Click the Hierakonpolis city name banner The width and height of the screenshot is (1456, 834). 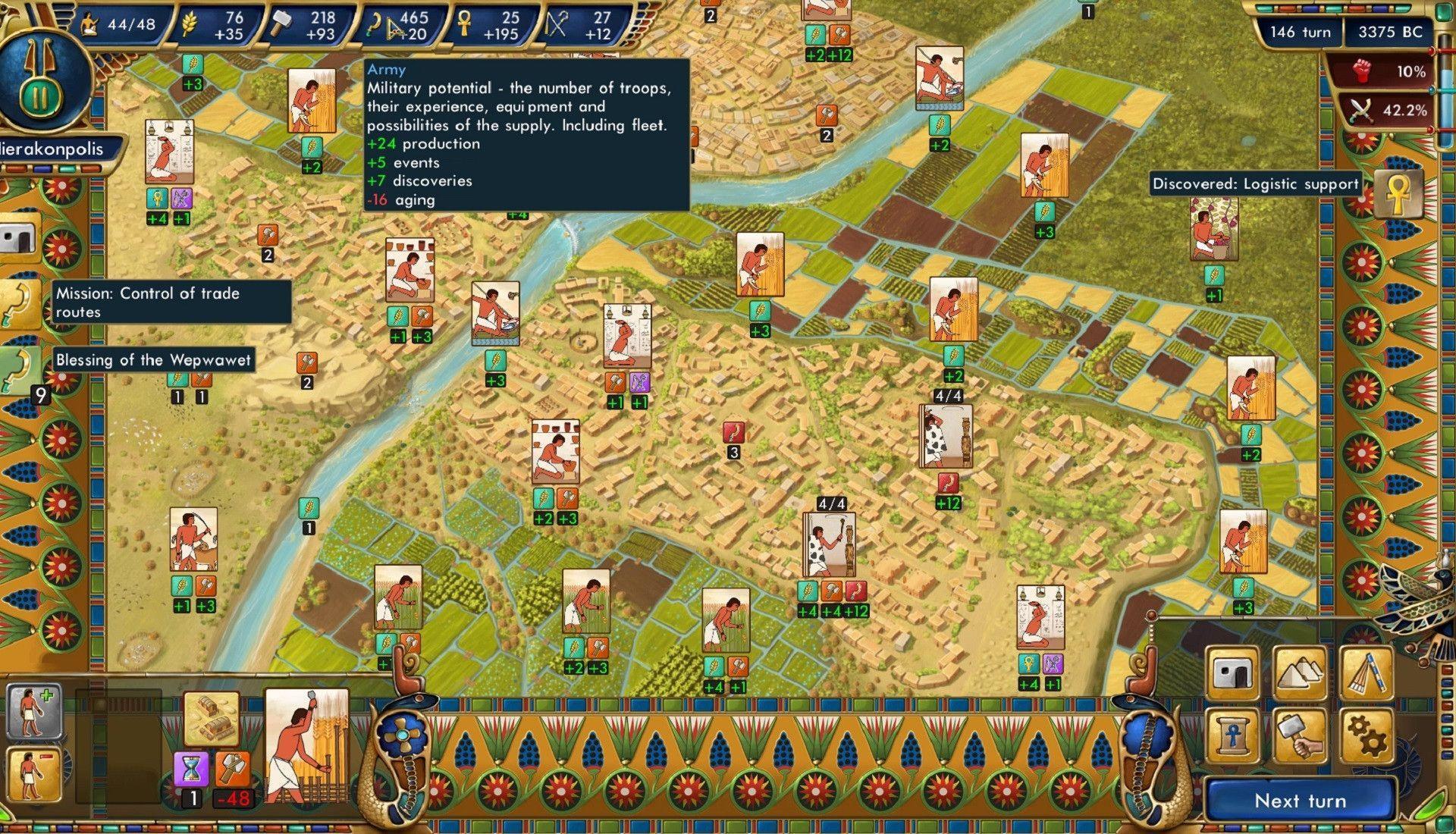point(53,149)
